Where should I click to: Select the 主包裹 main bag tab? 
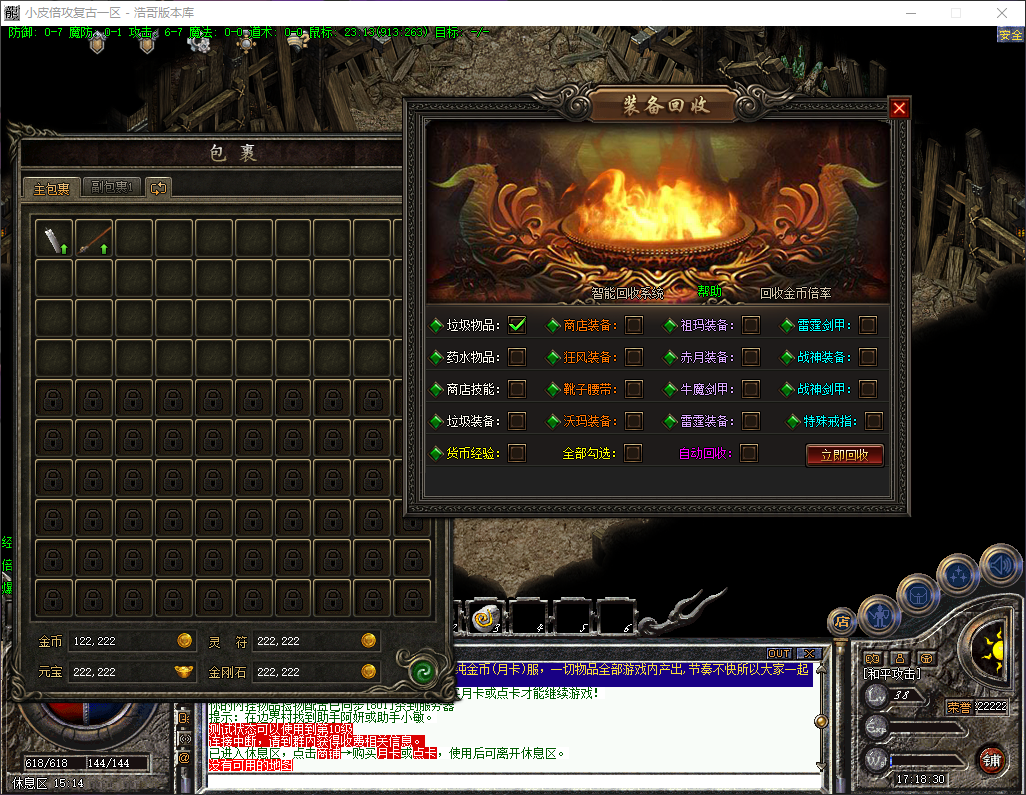(x=51, y=188)
